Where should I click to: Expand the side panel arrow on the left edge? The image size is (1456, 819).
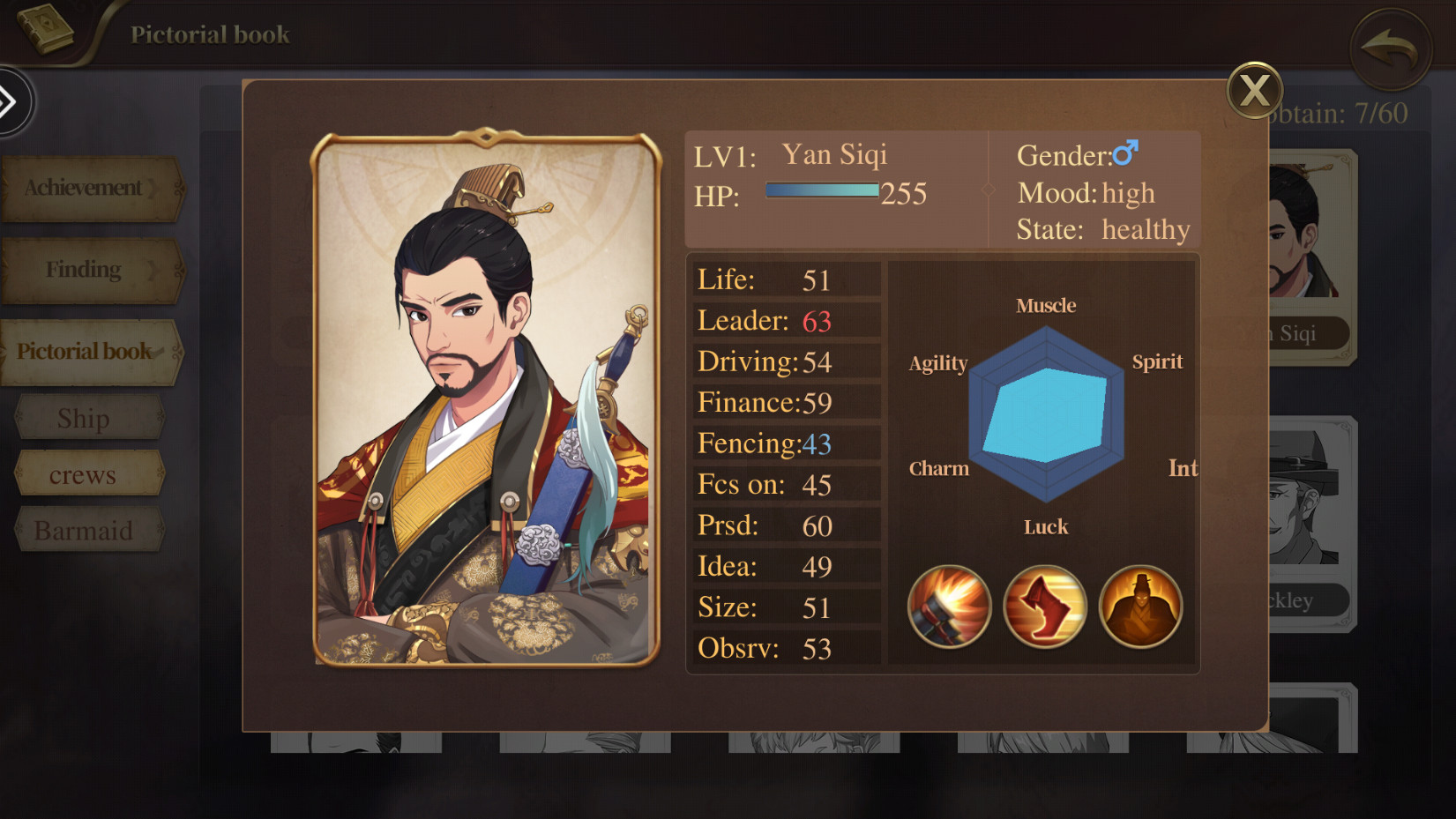click(x=12, y=102)
